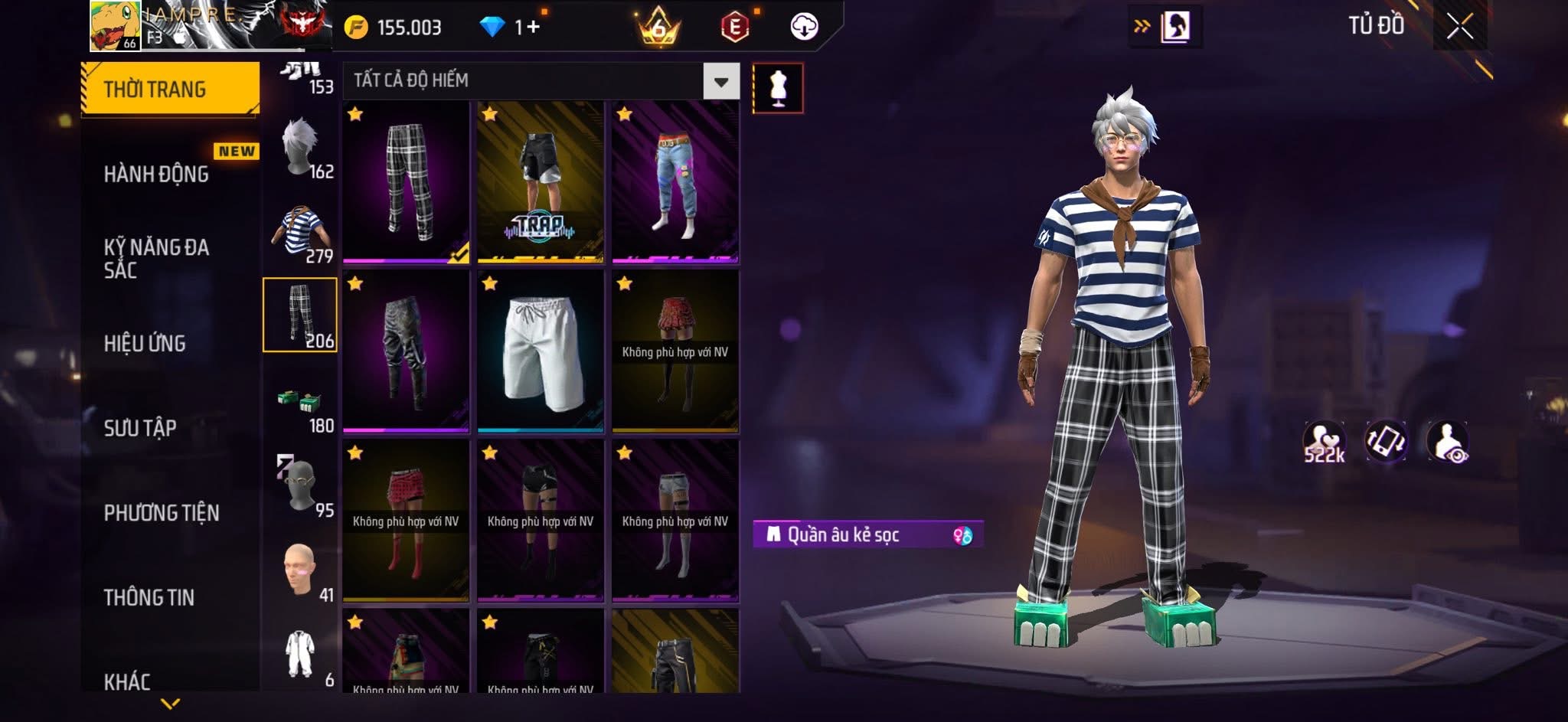Open the mannequin outfit preview icon

779,87
